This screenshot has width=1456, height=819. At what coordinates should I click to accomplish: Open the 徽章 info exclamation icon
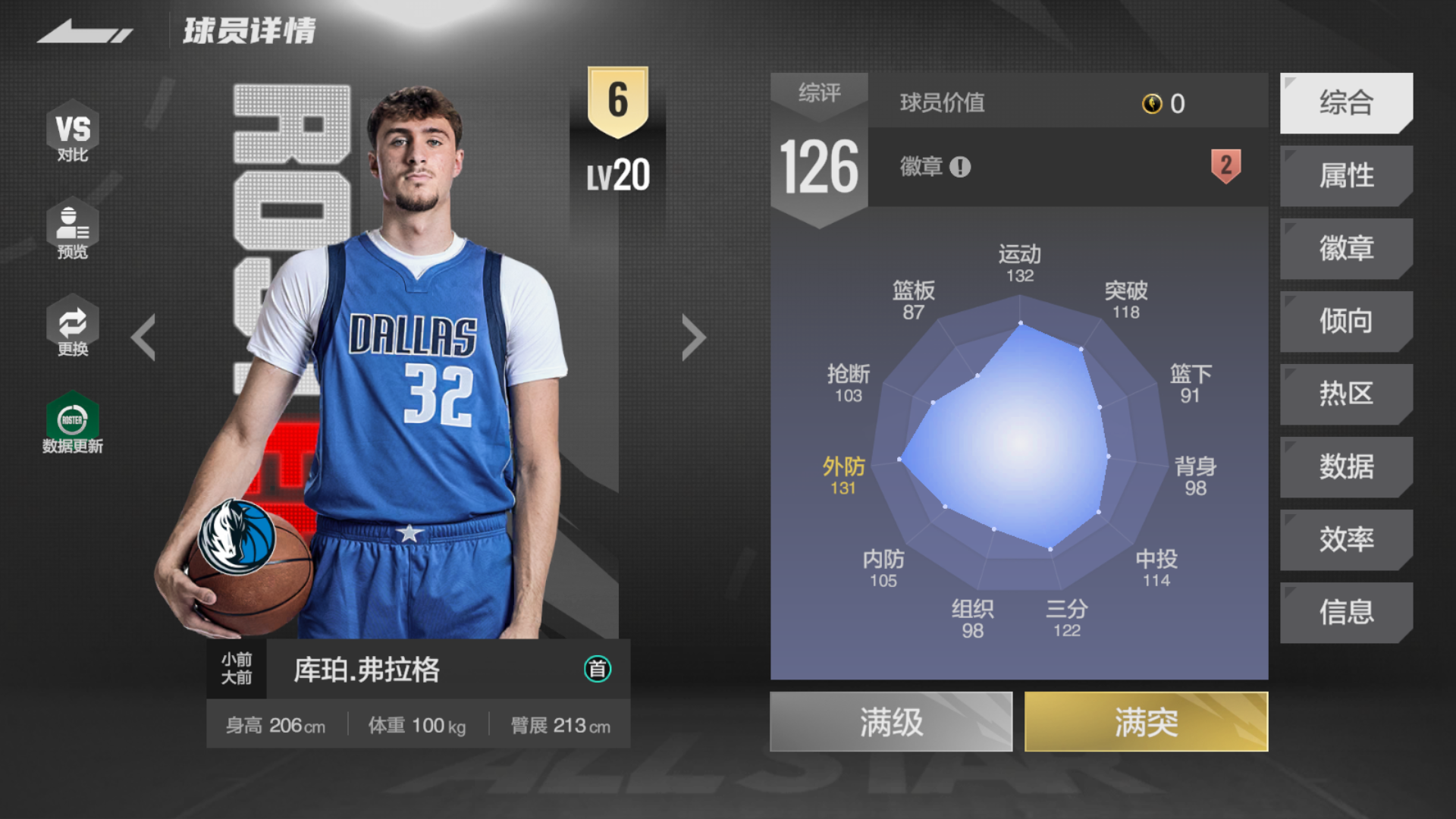(960, 167)
